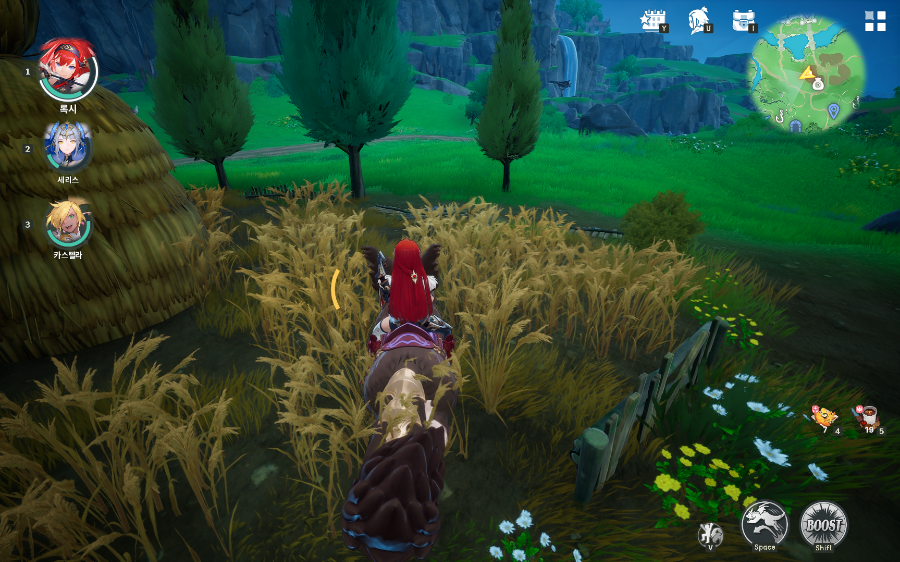The height and width of the screenshot is (562, 900).
Task: Open the backpack inventory
Action: [x=742, y=19]
